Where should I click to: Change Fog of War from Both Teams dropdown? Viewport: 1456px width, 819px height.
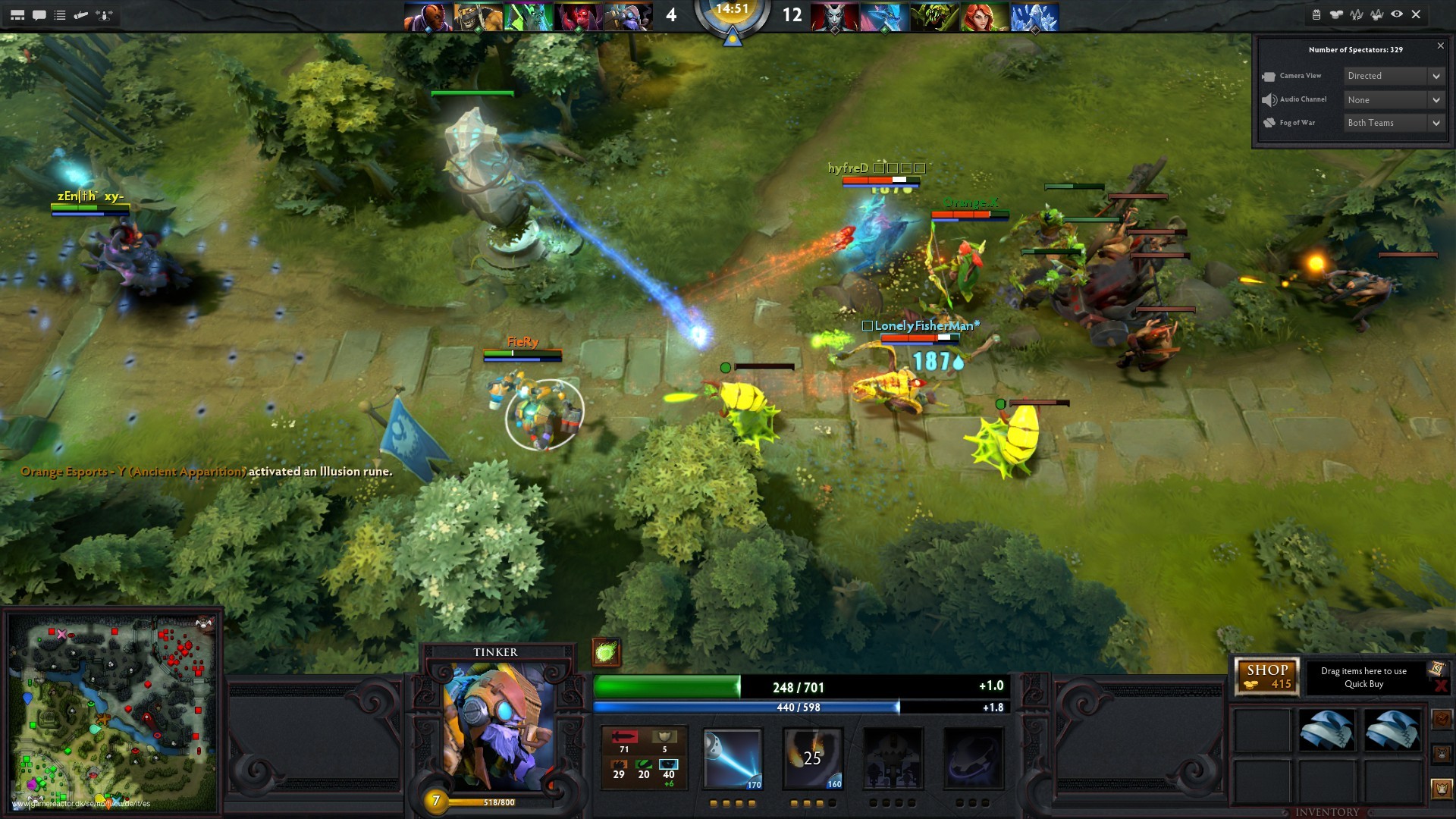coord(1392,122)
